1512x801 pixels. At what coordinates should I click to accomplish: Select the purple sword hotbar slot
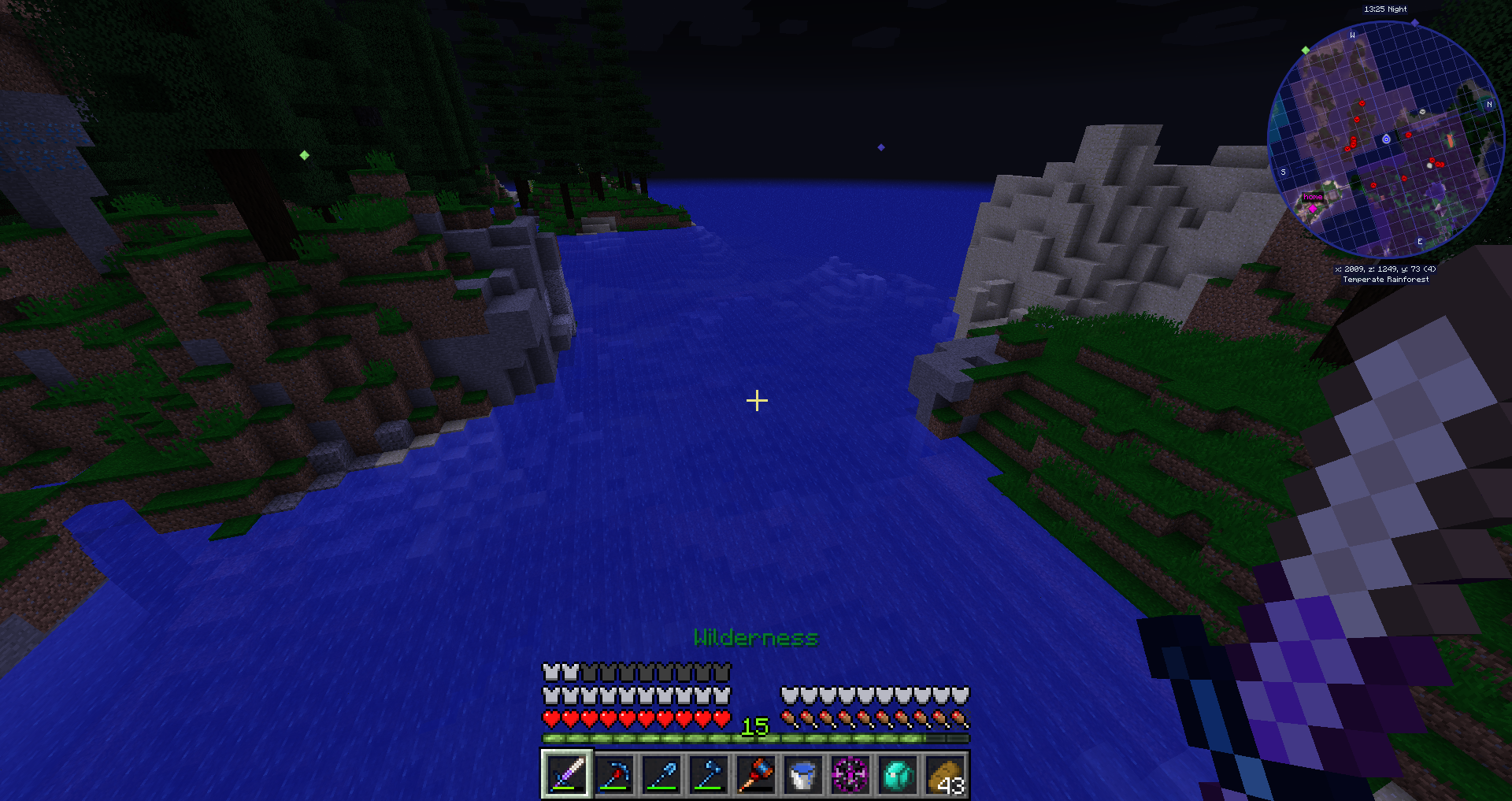coord(566,775)
